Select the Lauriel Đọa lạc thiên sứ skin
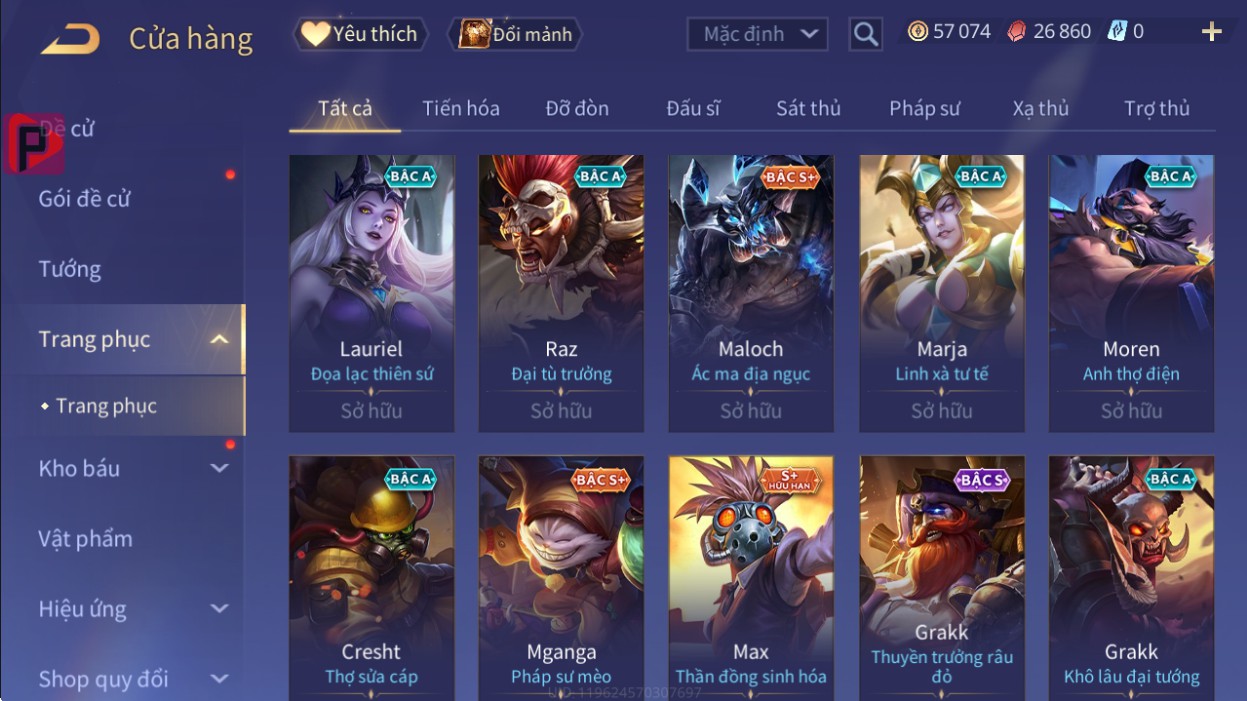 [371, 292]
